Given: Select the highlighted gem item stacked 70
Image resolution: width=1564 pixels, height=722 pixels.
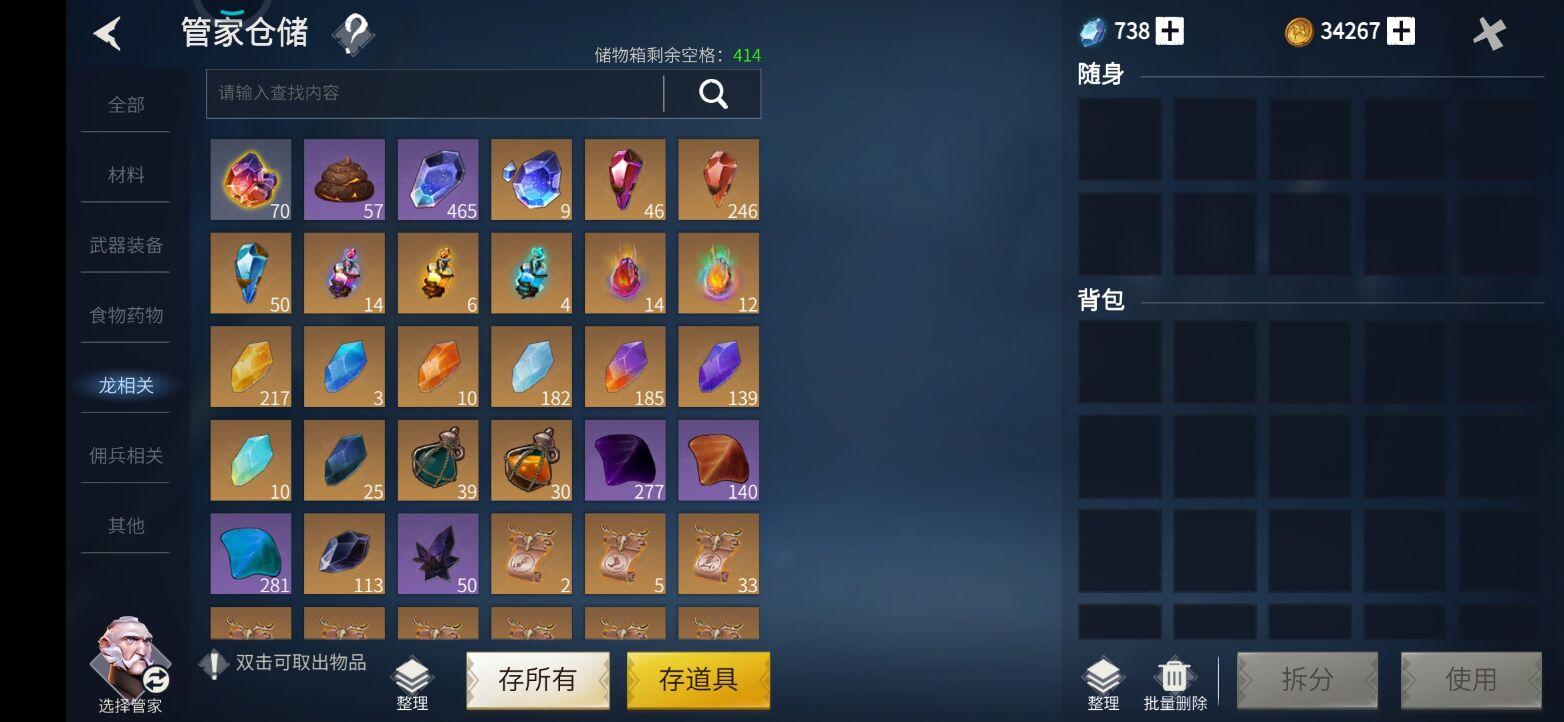Looking at the screenshot, I should pos(250,180).
